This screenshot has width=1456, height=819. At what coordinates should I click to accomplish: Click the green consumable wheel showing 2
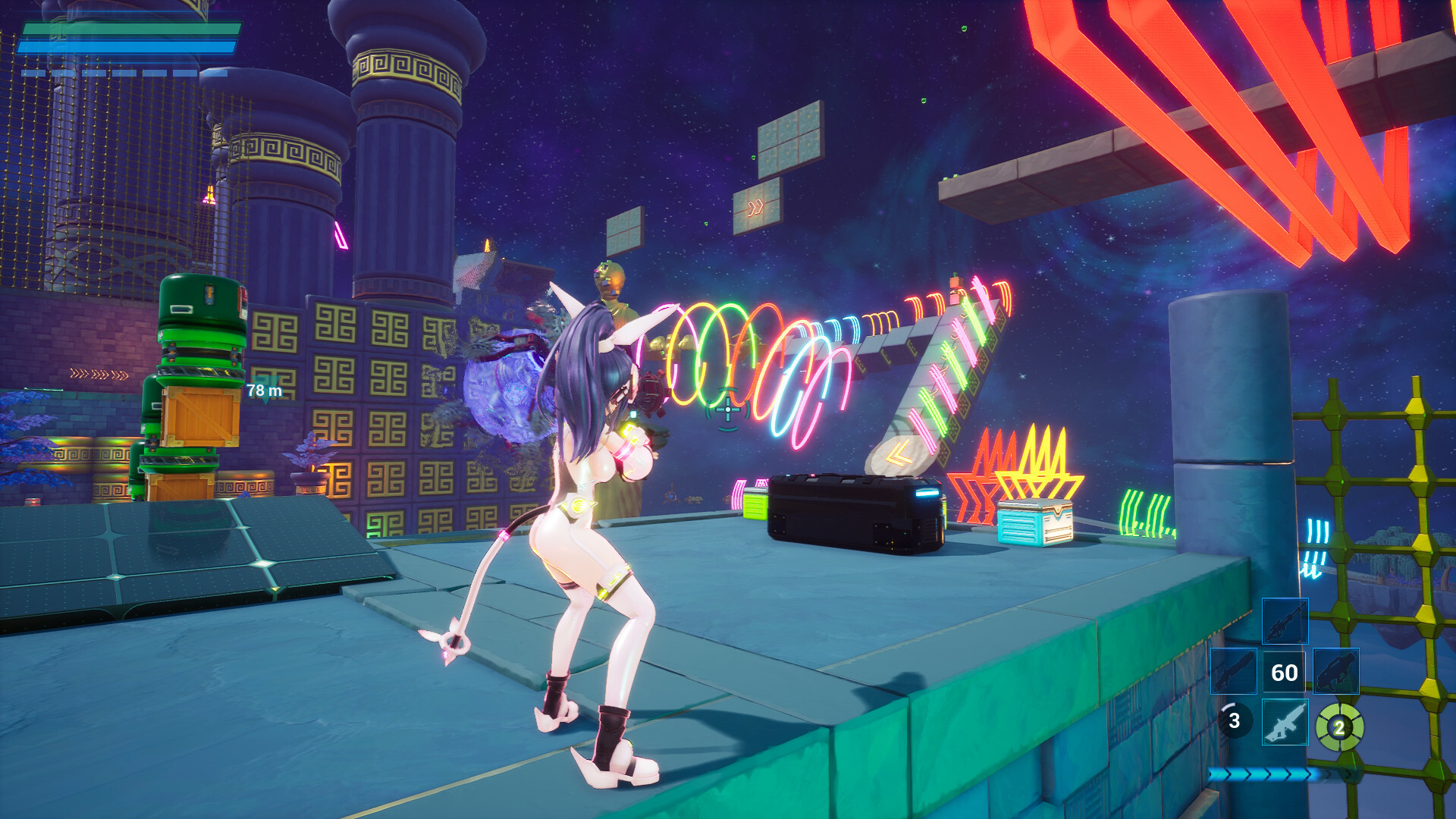pyautogui.click(x=1340, y=727)
